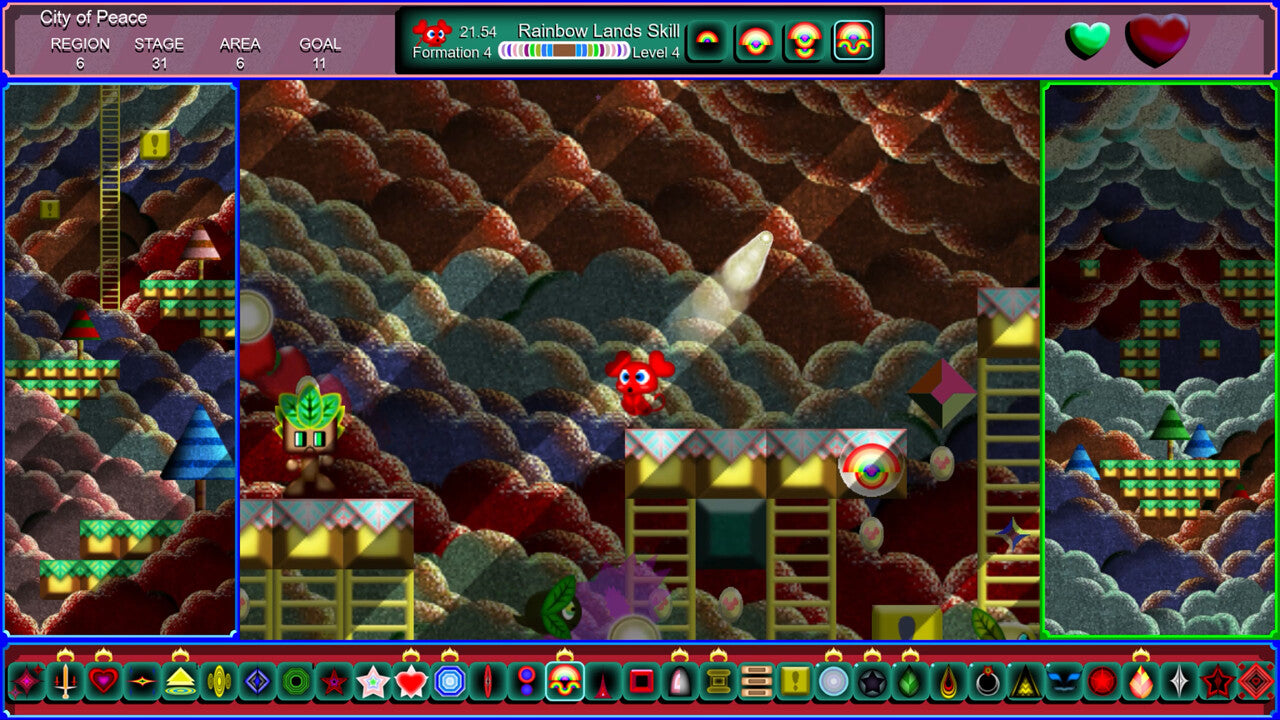
Task: Select the pale blue circle disc icon
Action: coord(833,682)
